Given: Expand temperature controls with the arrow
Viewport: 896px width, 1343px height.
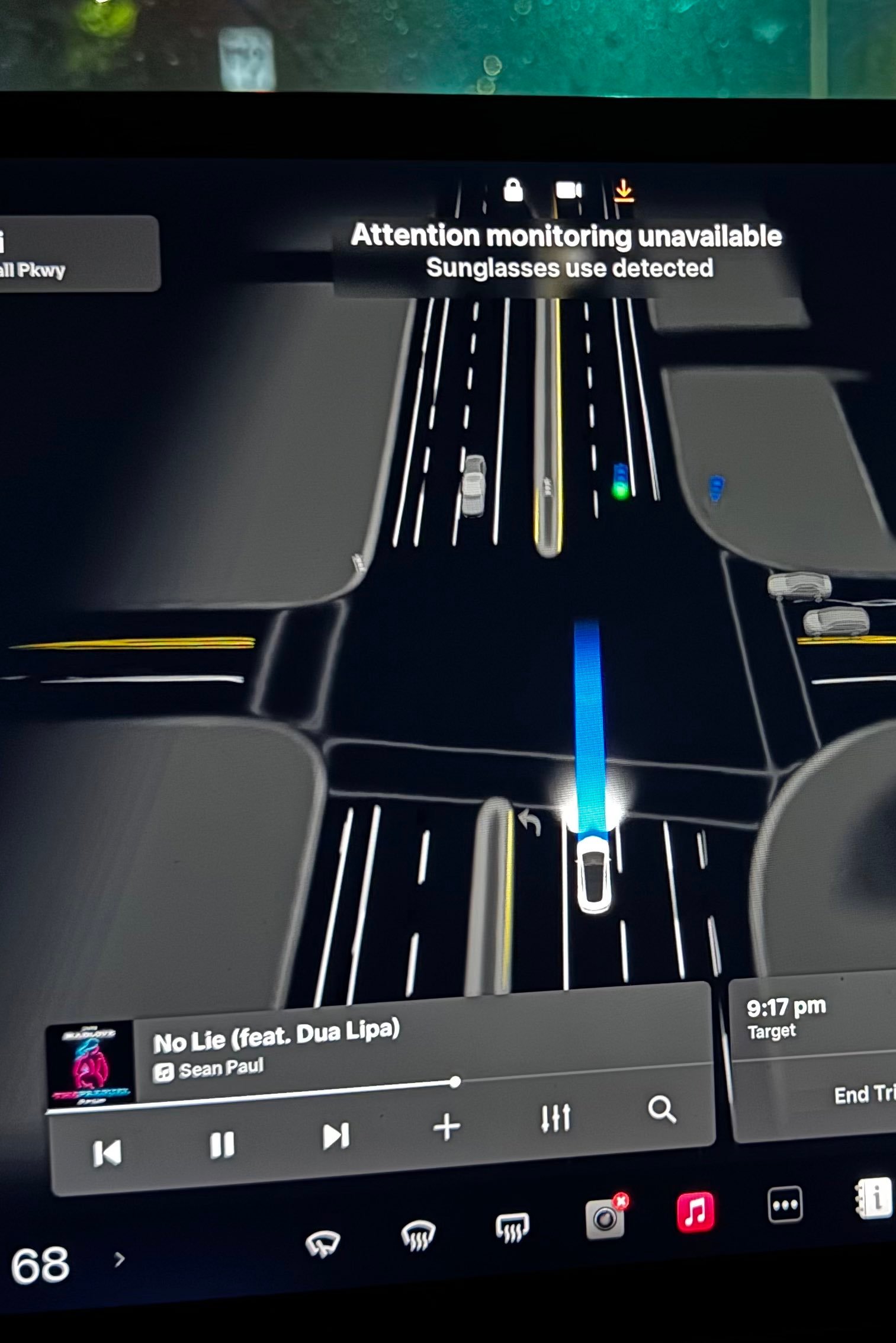Looking at the screenshot, I should pos(120,1259).
